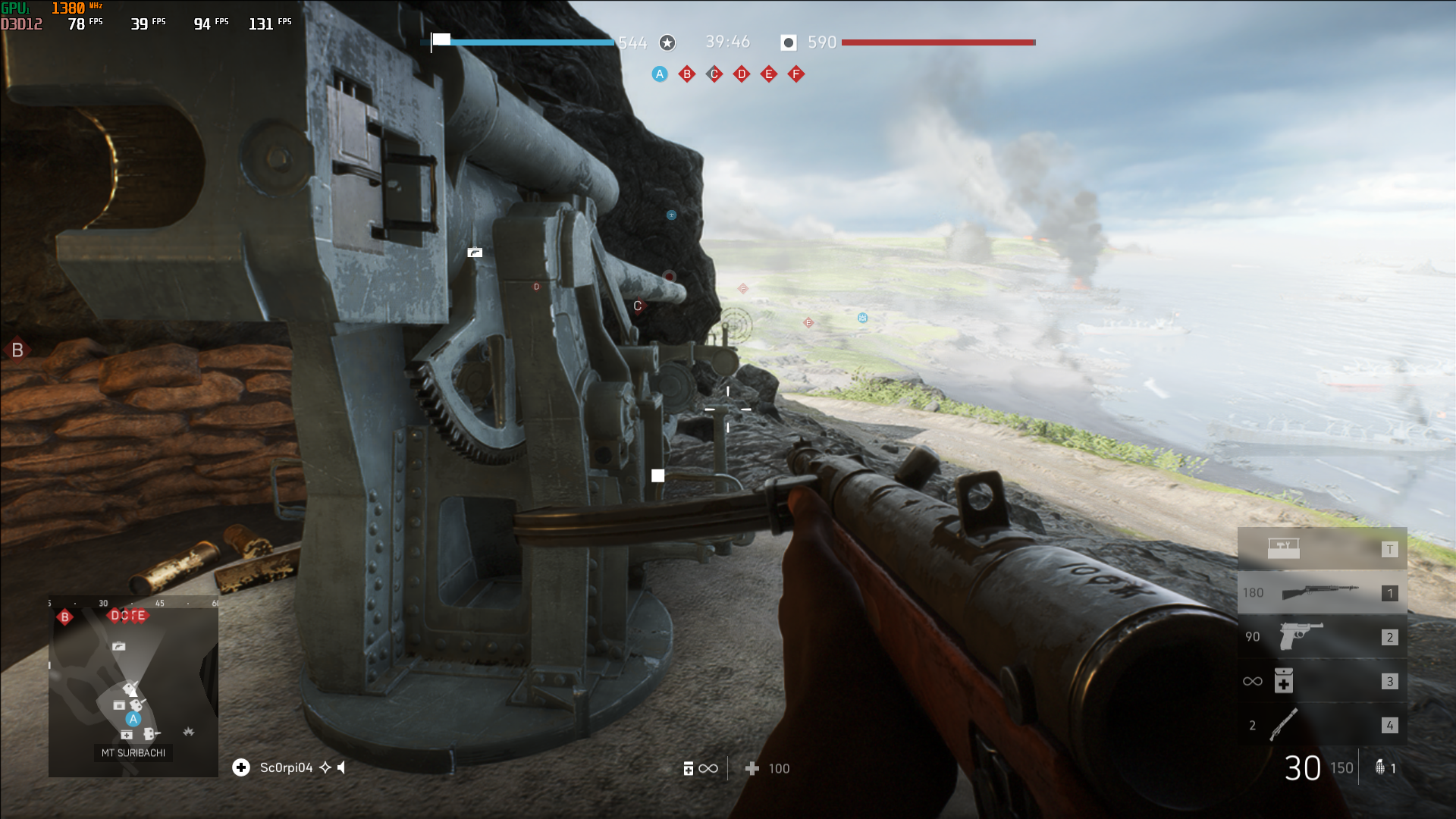Click the enemy team icon beside score 590

789,42
